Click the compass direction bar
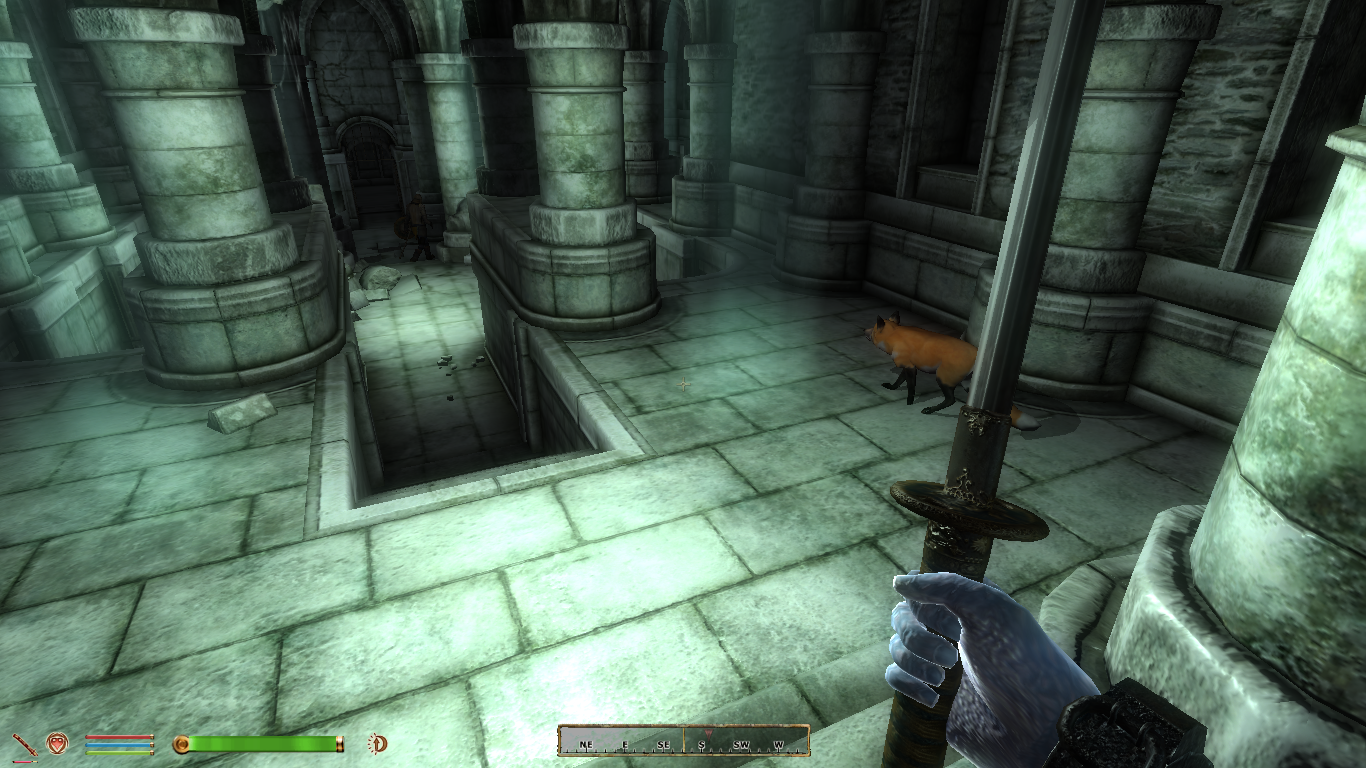The image size is (1366, 768). click(x=683, y=741)
